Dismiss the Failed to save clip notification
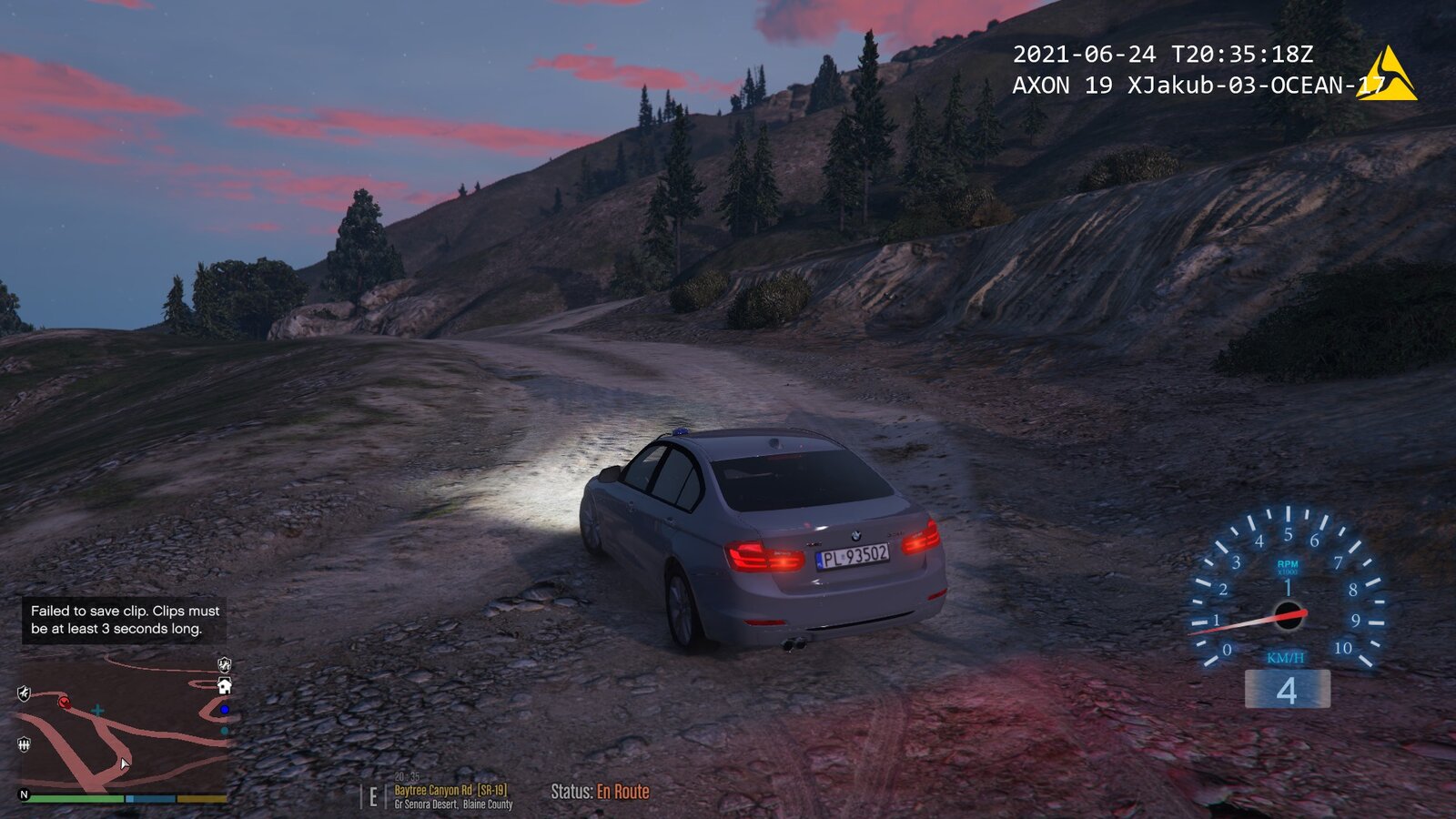 [125, 620]
